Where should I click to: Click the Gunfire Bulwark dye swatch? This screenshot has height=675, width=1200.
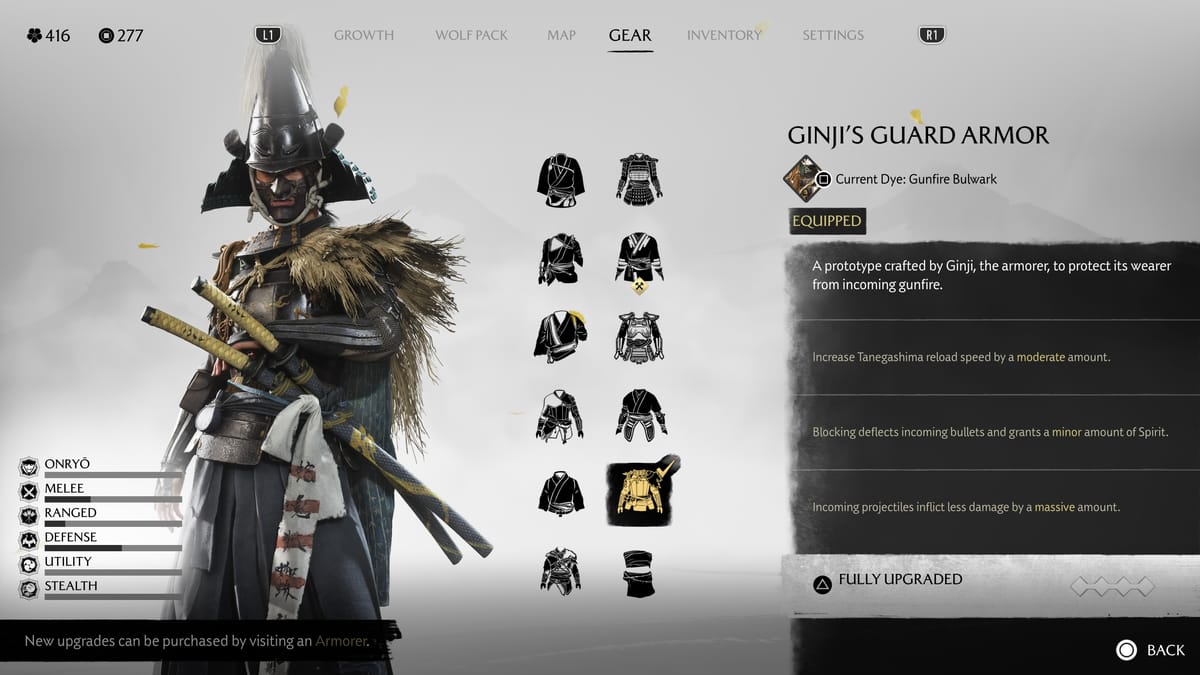[803, 178]
